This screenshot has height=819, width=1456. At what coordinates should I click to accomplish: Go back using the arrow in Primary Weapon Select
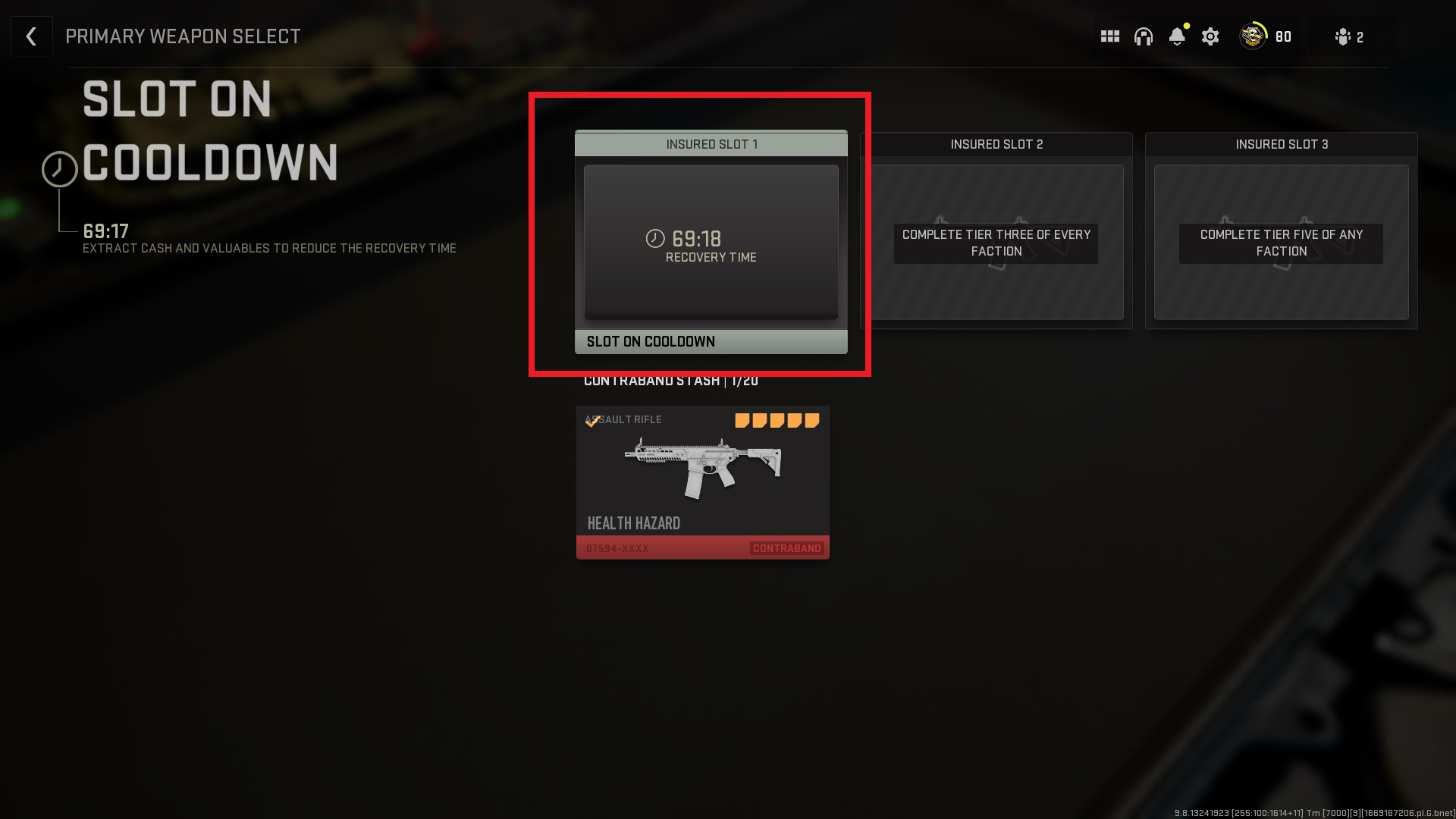pyautogui.click(x=31, y=36)
